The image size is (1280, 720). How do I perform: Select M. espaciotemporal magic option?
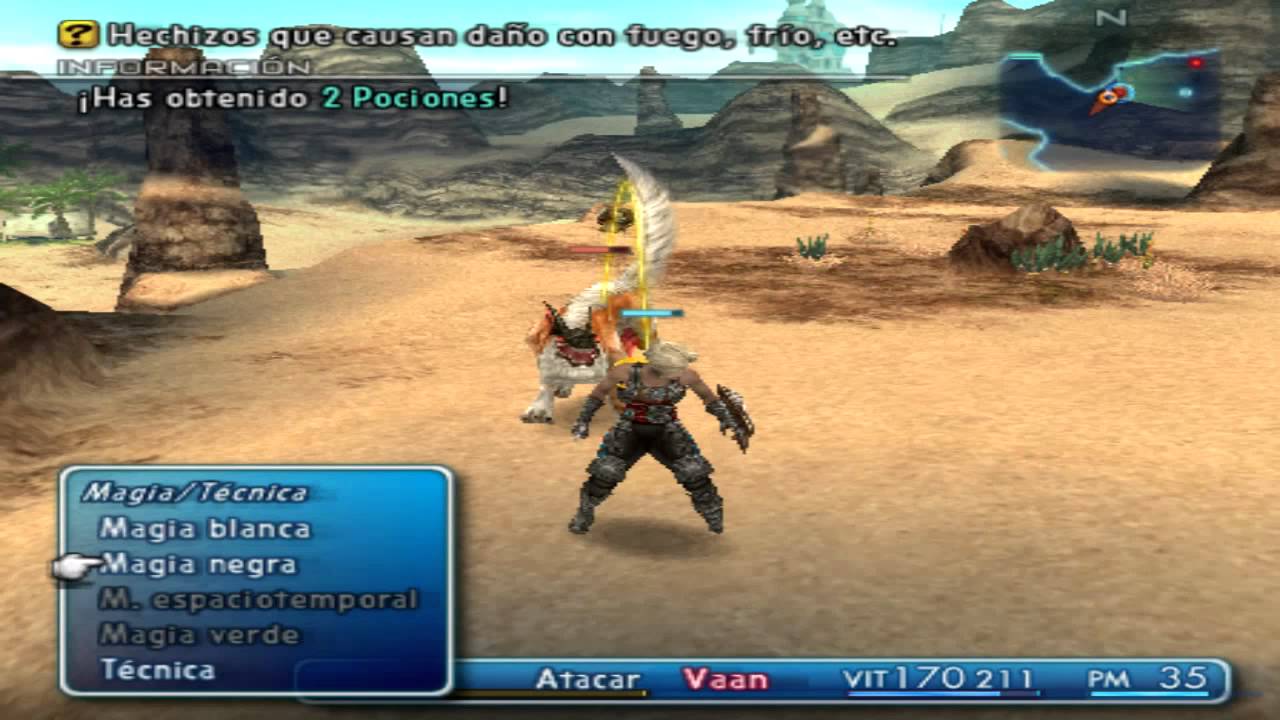point(258,600)
